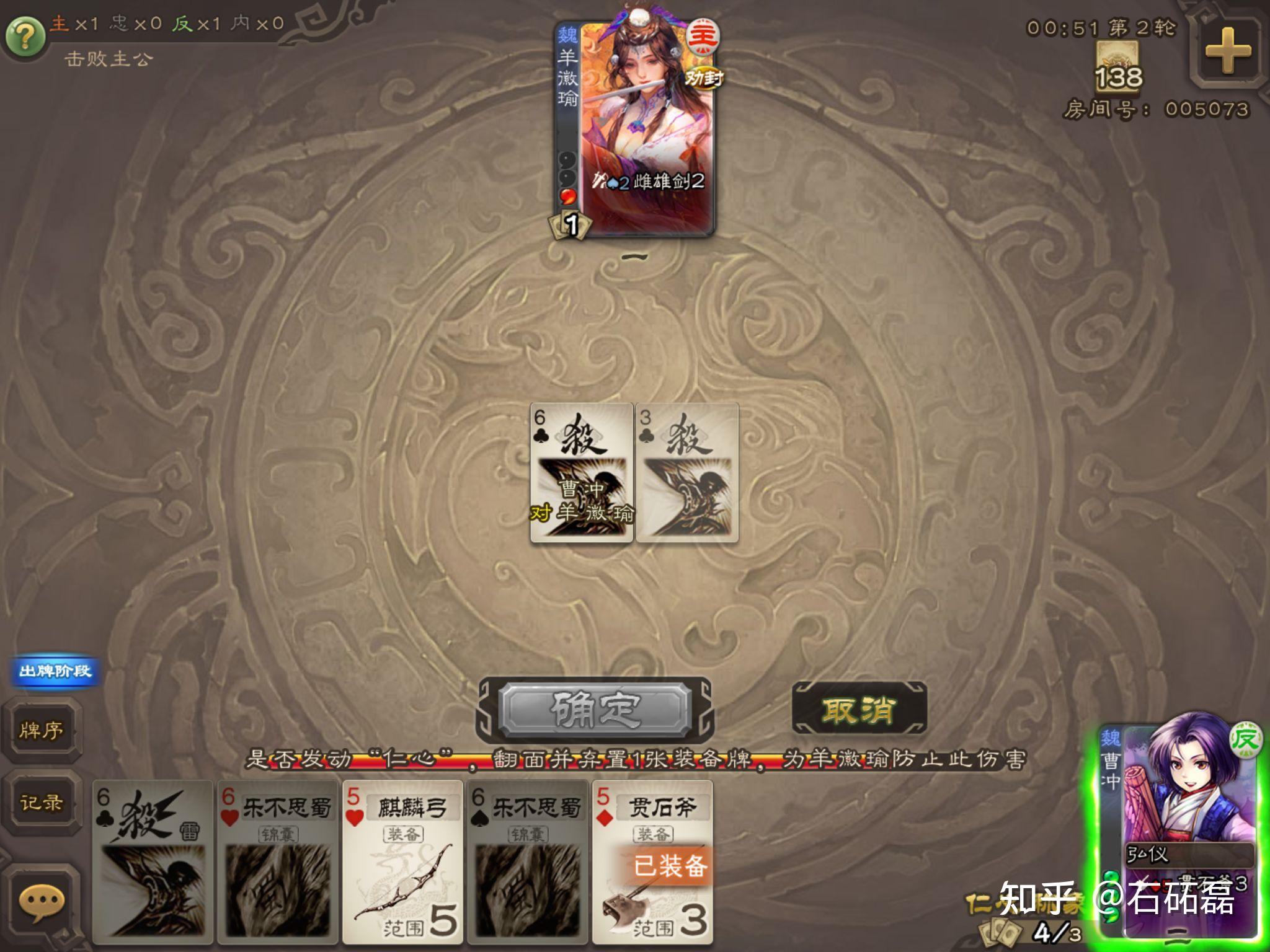Open the question mark help button
Screen dimensions: 1270x952
click(25, 37)
